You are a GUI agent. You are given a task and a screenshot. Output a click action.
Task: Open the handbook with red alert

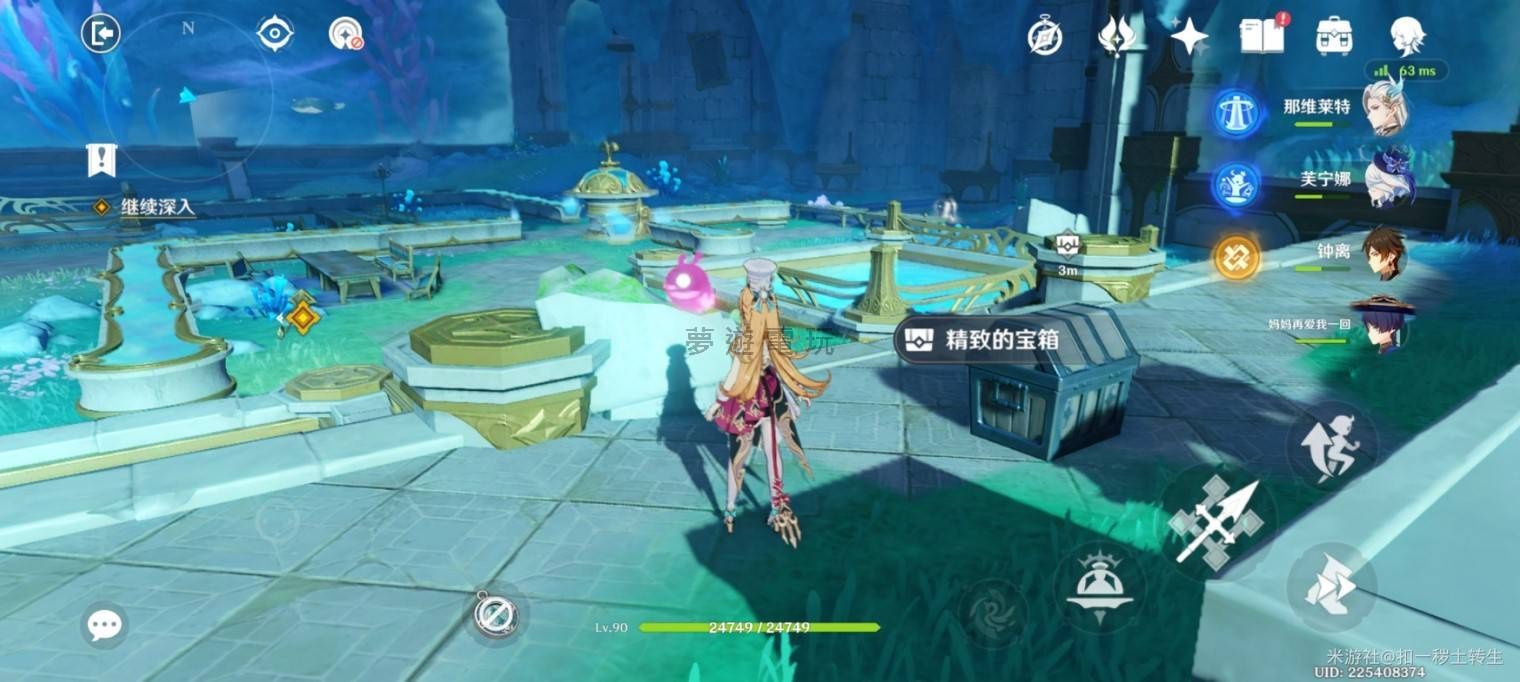coord(1262,36)
